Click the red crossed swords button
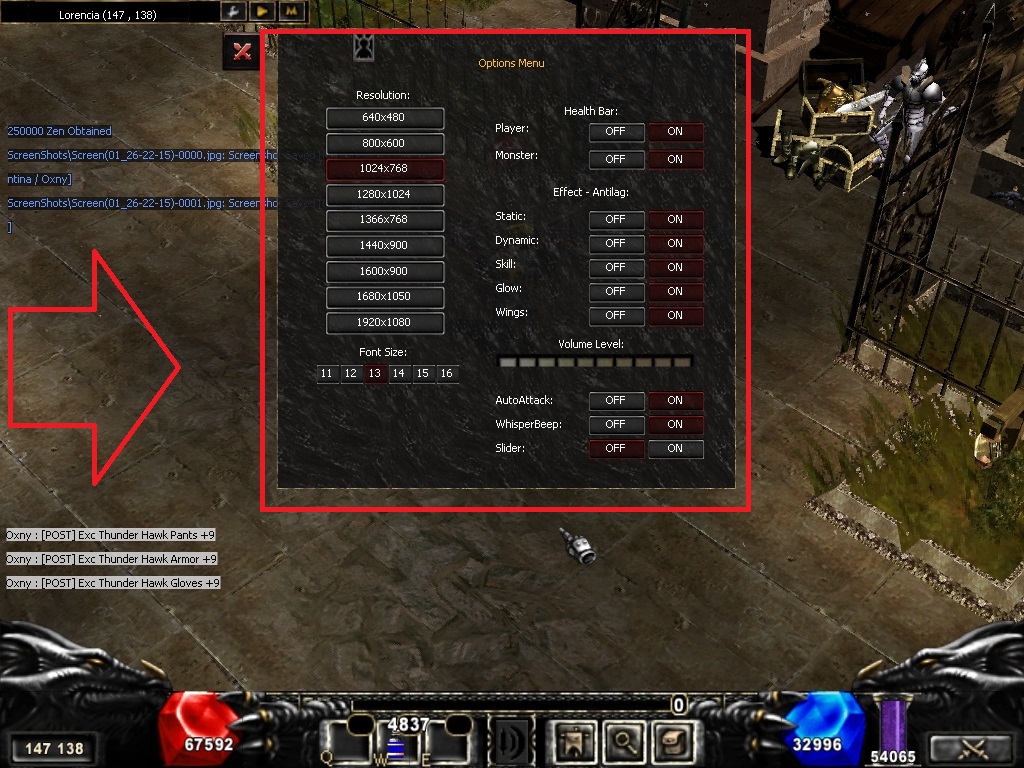Screen dimensions: 1024x768 click(x=241, y=51)
